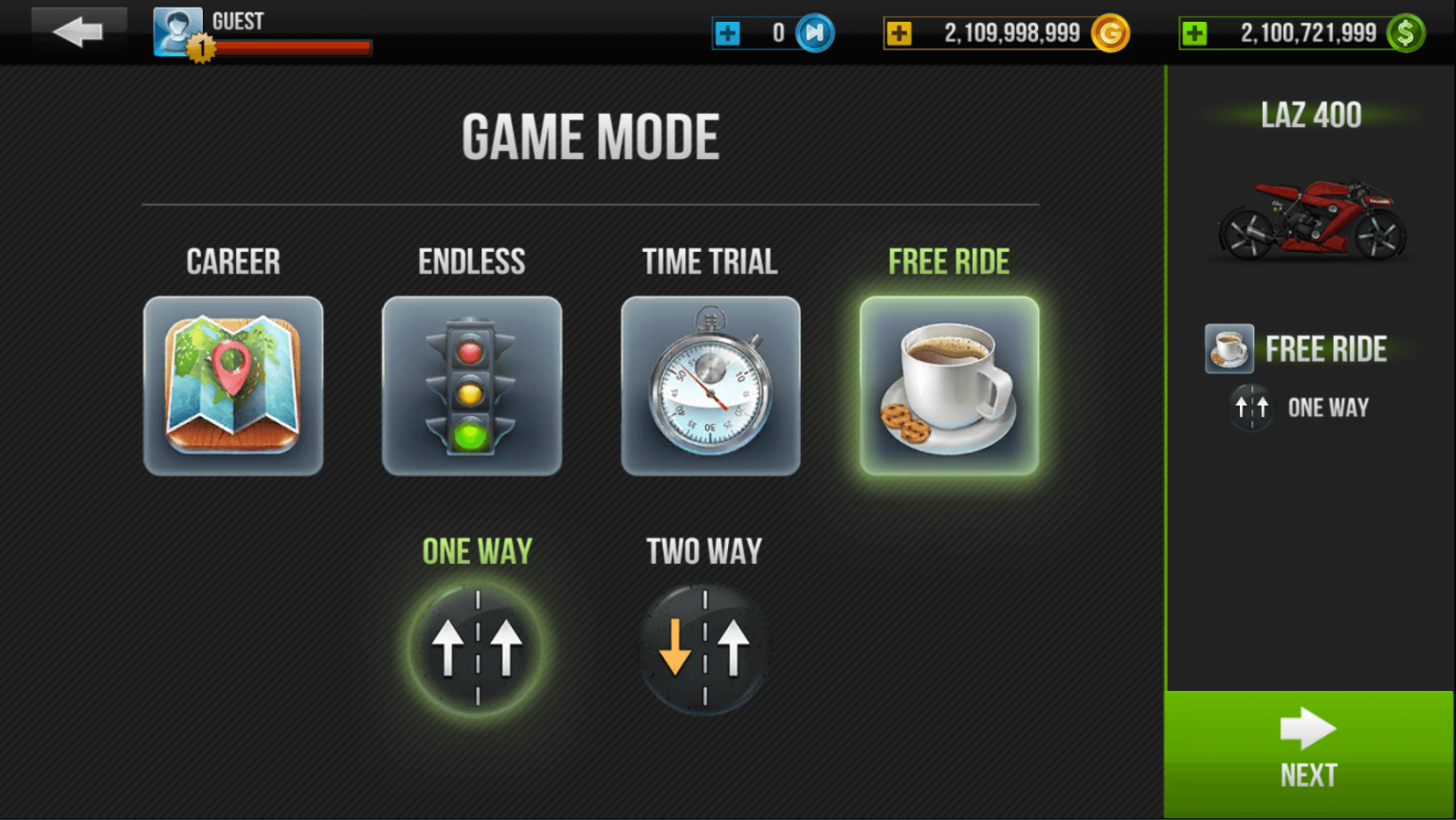Select the Endless traffic light icon
The width and height of the screenshot is (1456, 820).
[472, 384]
